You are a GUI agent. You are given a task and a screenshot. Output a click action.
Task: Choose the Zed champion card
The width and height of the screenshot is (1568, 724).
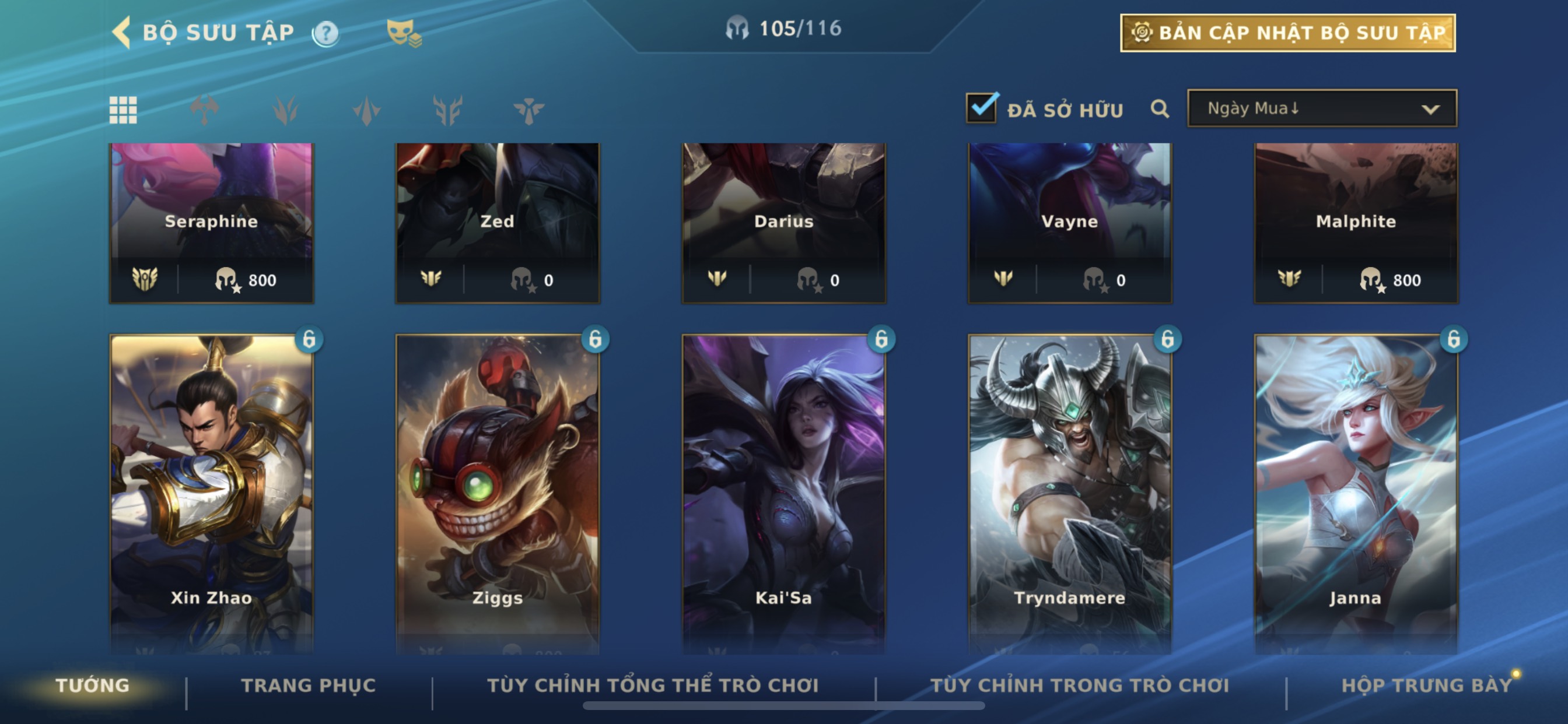point(498,222)
